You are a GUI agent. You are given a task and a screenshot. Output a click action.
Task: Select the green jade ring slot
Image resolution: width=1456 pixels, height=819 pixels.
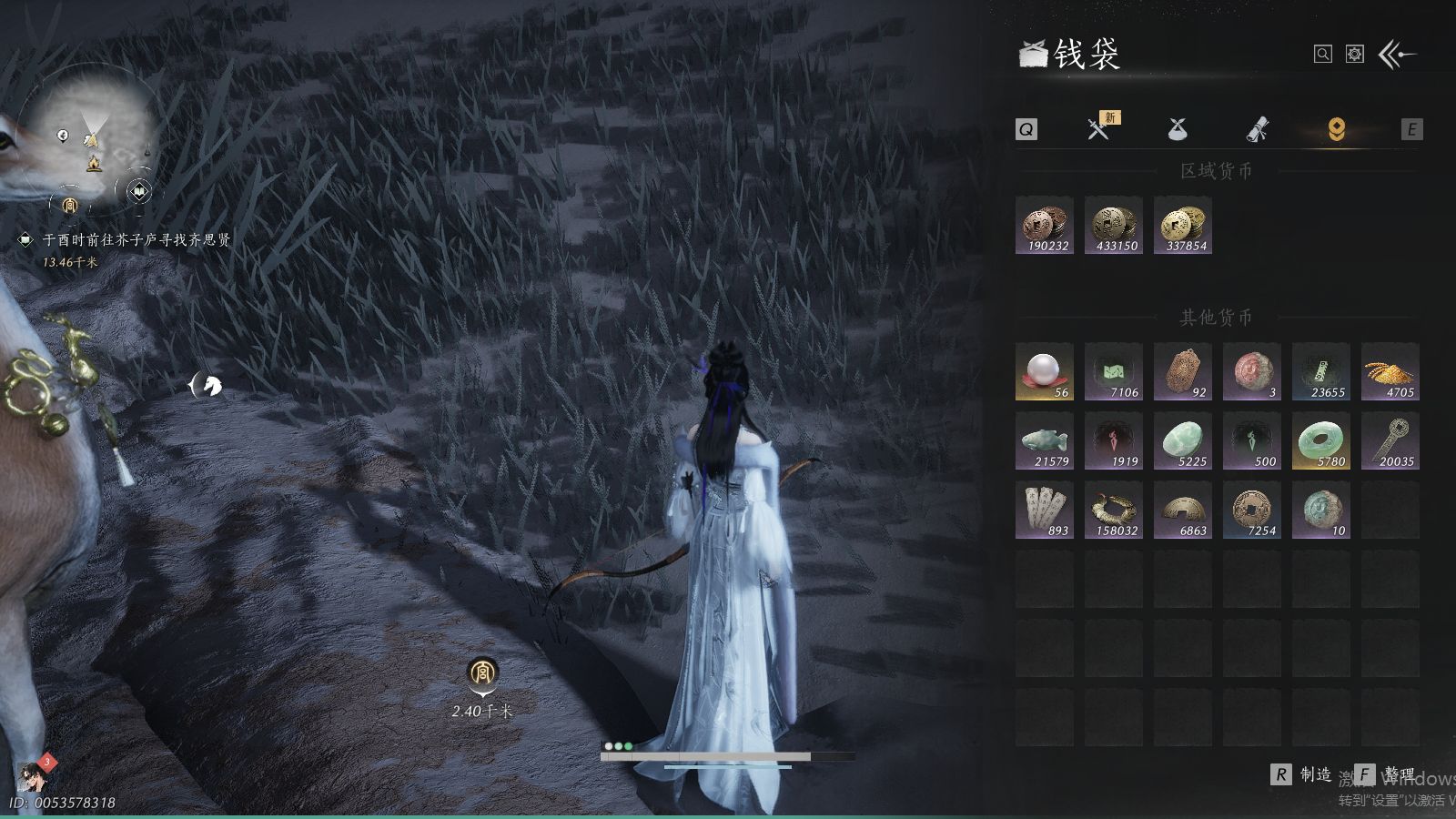coord(1321,440)
